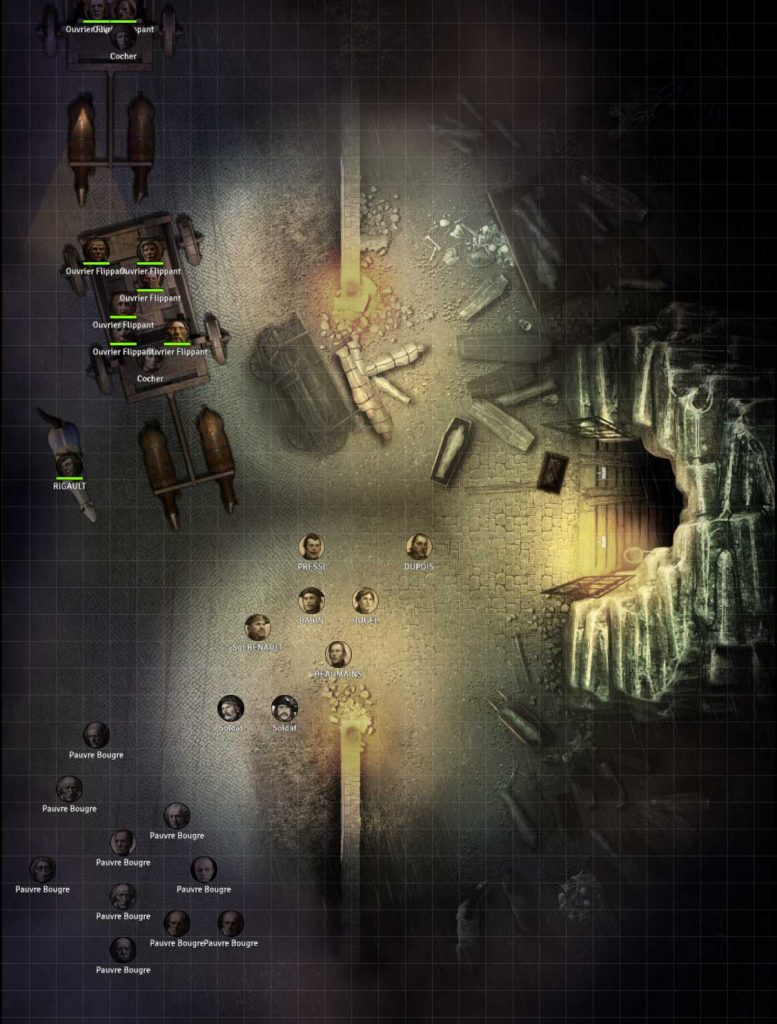777x1024 pixels.
Task: Choose the BABIN token
Action: click(x=311, y=600)
